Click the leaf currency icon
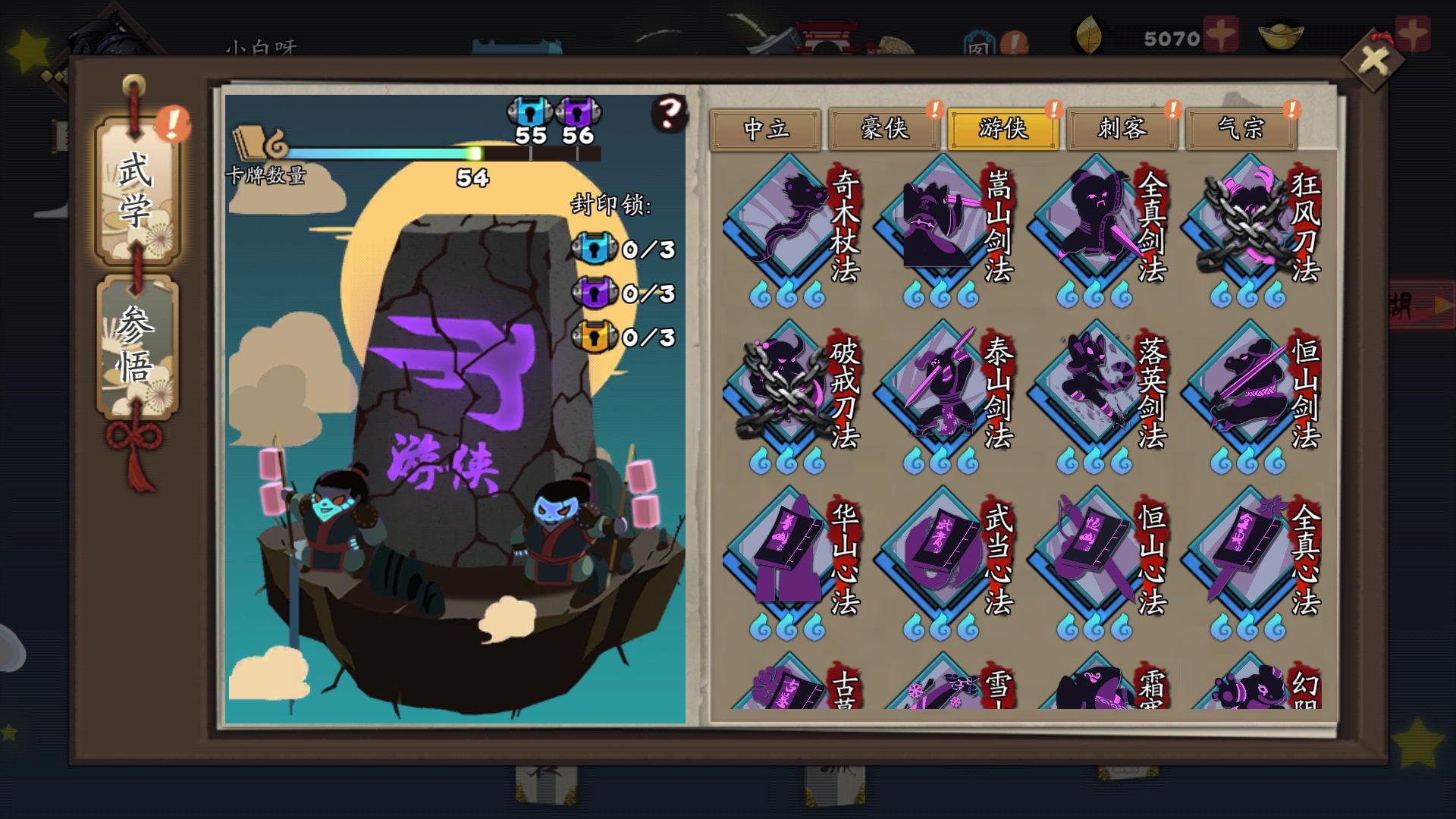This screenshot has height=819, width=1456. (1088, 34)
